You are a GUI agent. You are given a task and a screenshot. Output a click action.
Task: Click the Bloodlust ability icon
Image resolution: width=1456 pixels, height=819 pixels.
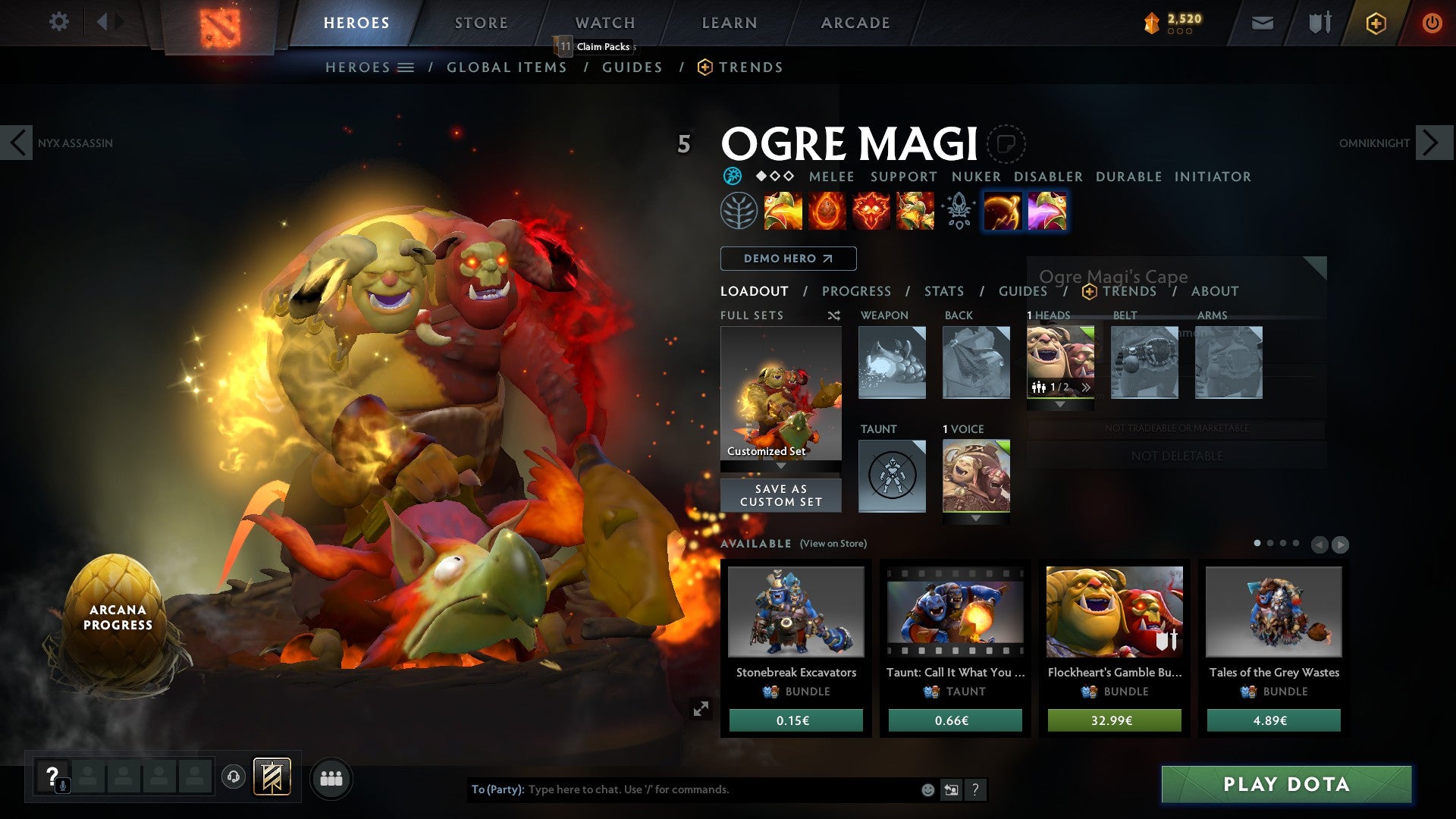click(869, 211)
